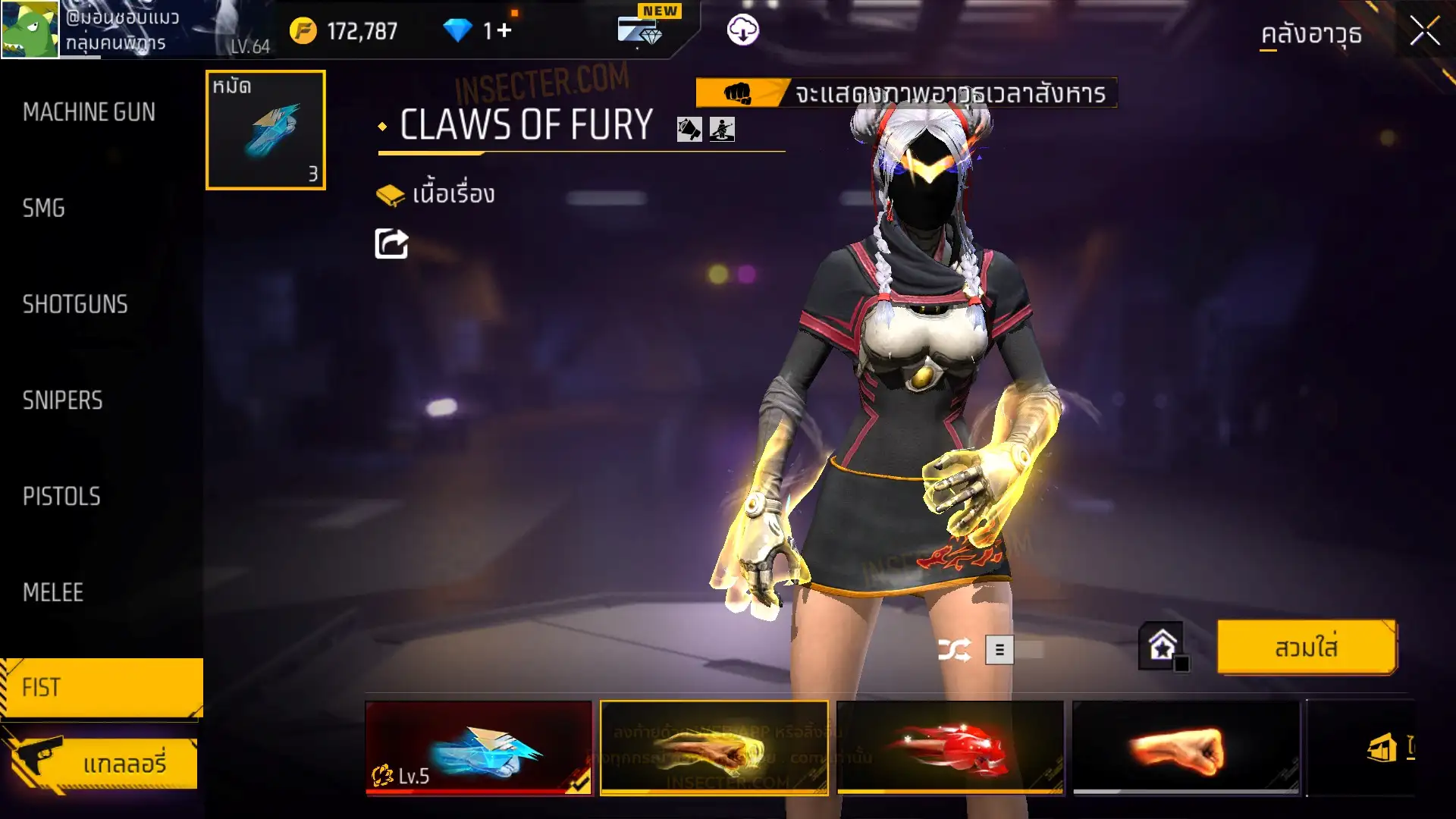Viewport: 1456px width, 819px height.
Task: Switch to the MACHINE GUN category
Action: tap(89, 112)
